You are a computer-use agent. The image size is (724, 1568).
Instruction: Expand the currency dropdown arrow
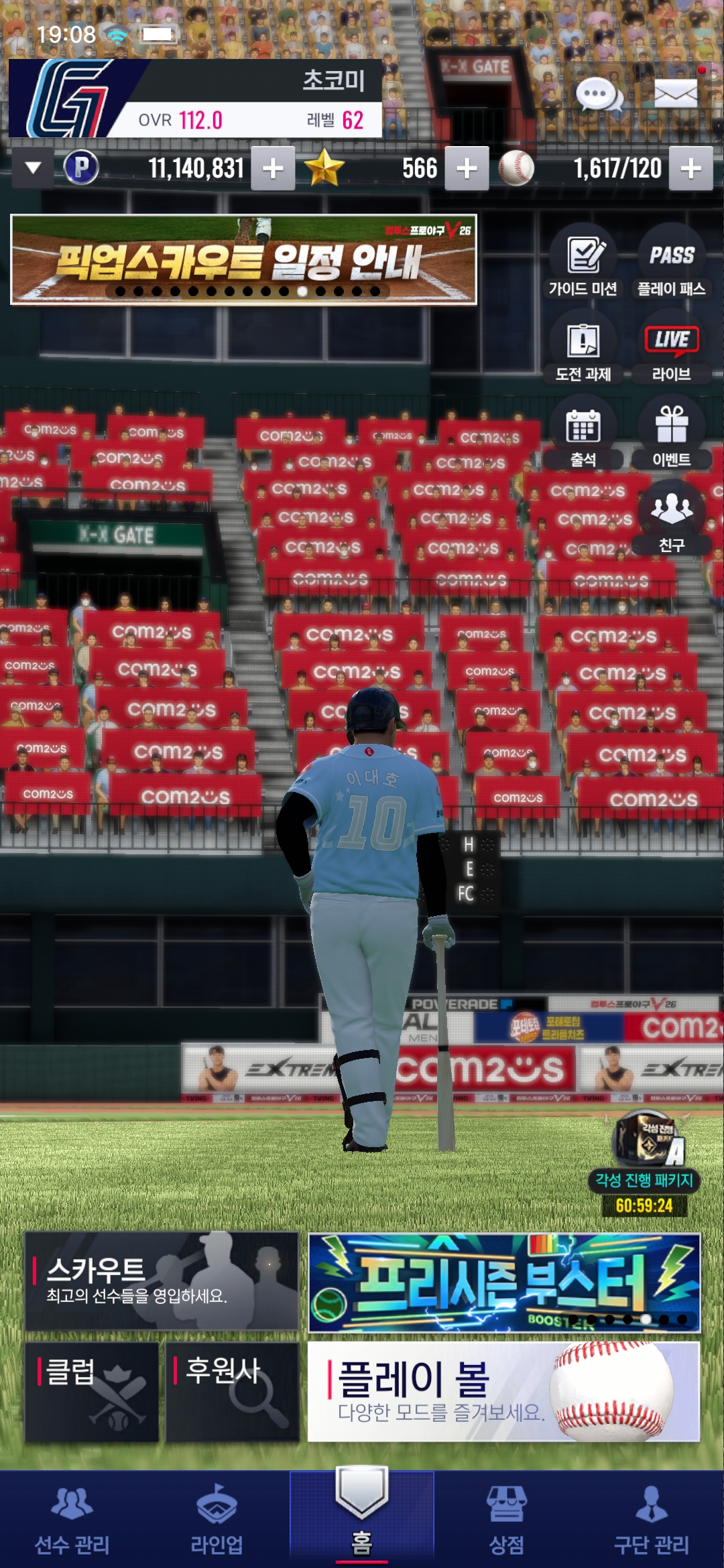click(33, 168)
